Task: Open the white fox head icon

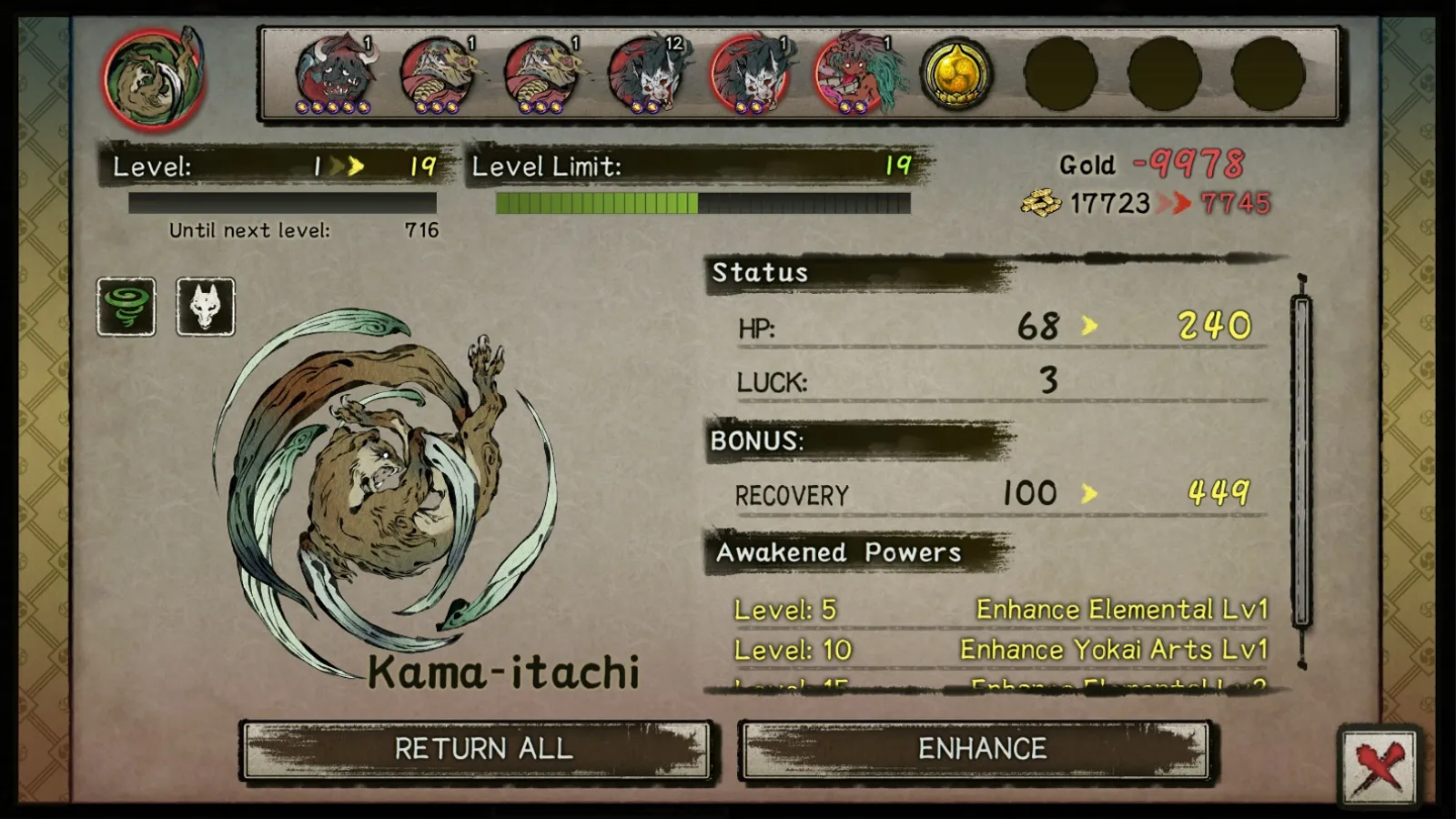Action: pyautogui.click(x=205, y=307)
